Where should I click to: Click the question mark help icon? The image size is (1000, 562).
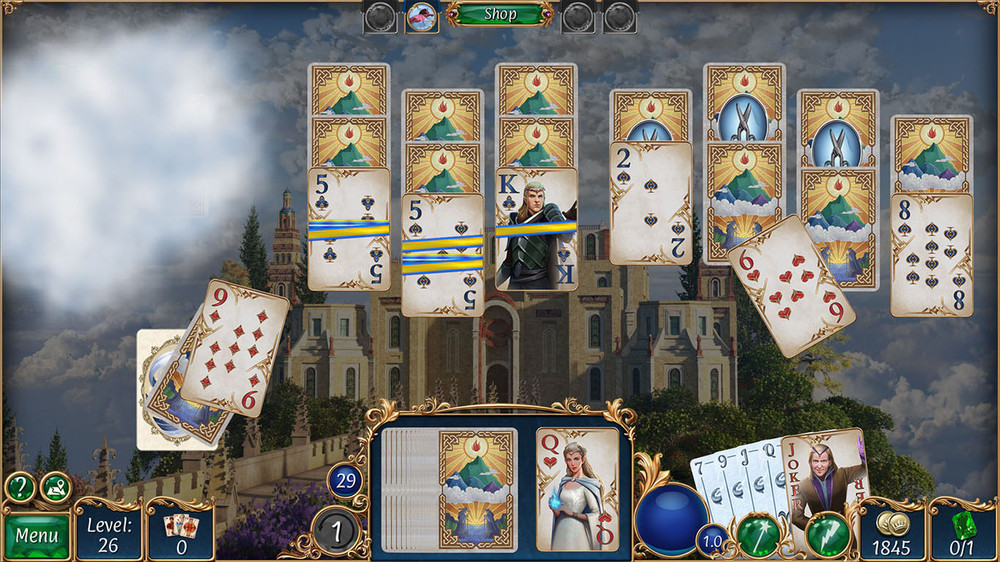pyautogui.click(x=18, y=487)
